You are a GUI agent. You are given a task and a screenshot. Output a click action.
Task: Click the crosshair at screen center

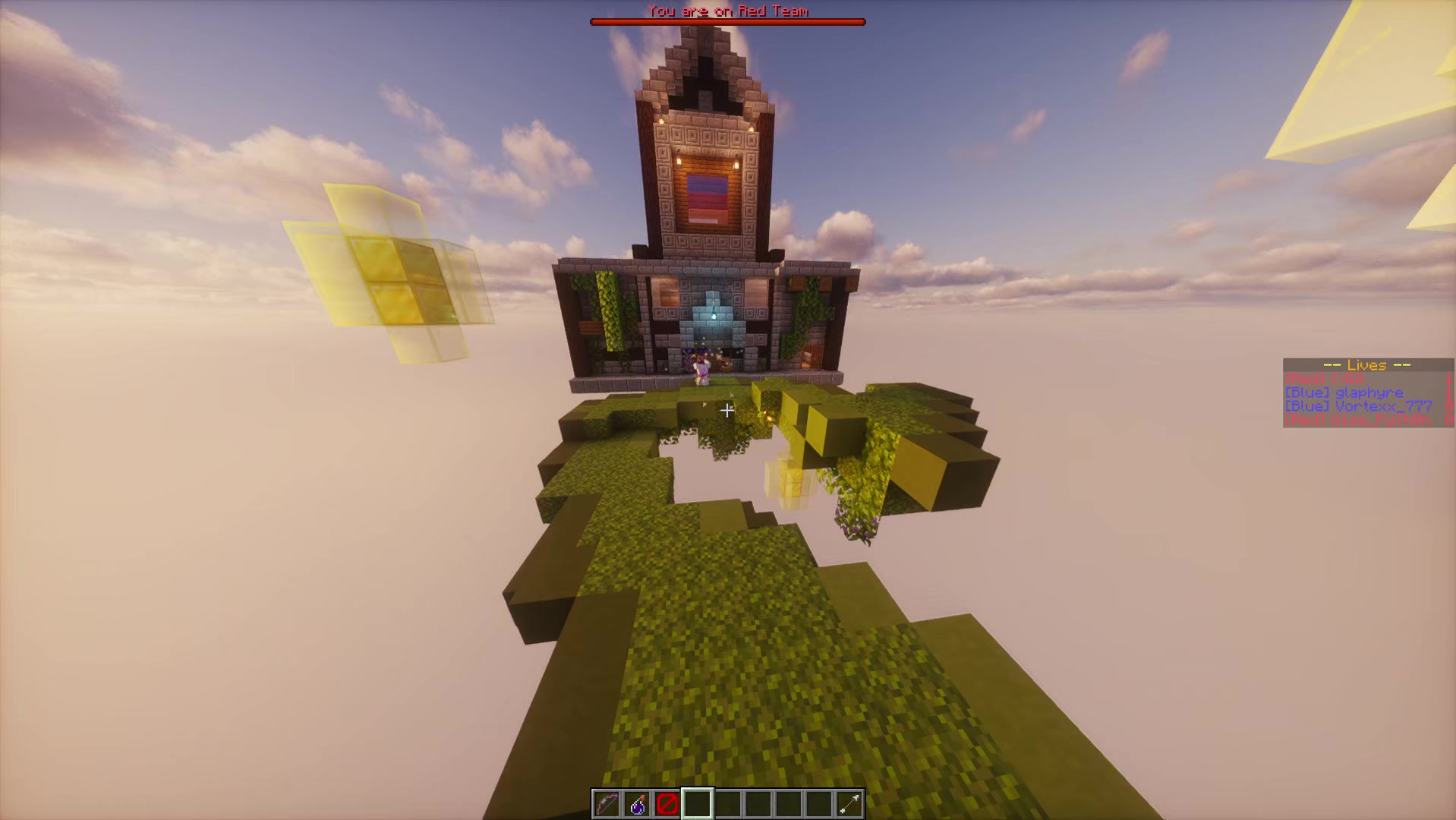(728, 411)
